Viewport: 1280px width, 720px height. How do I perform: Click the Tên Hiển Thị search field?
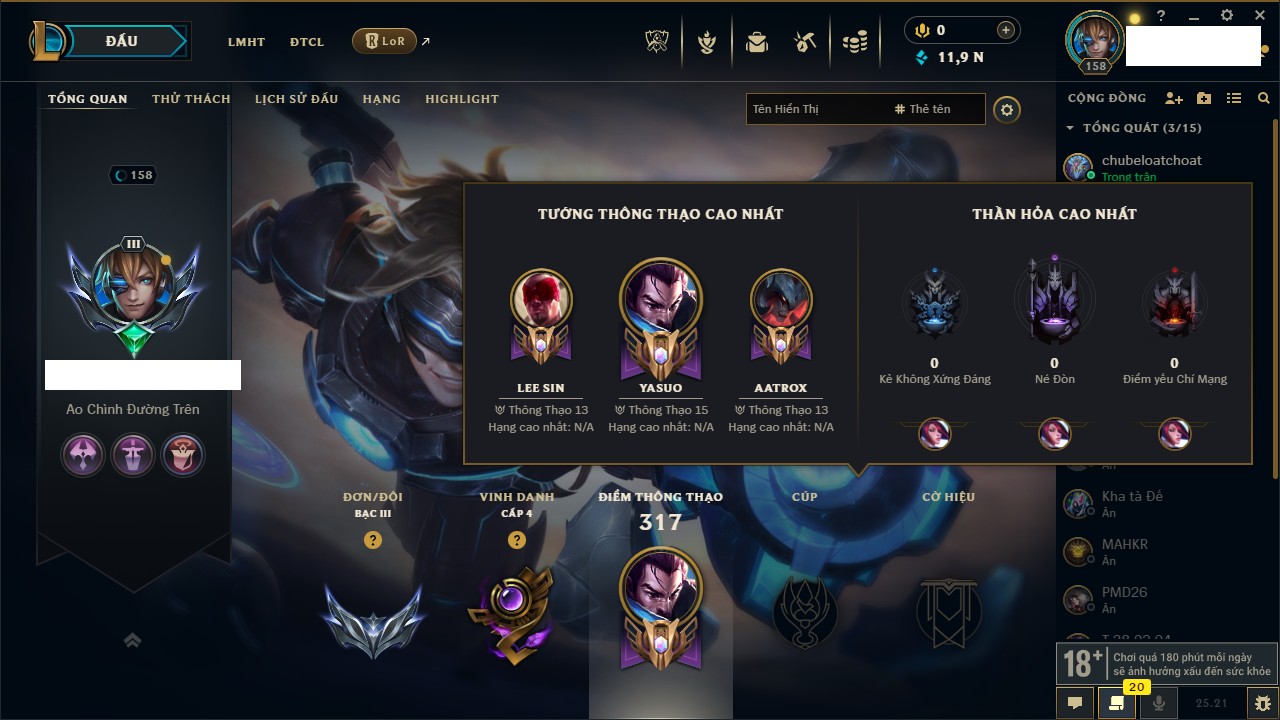815,109
